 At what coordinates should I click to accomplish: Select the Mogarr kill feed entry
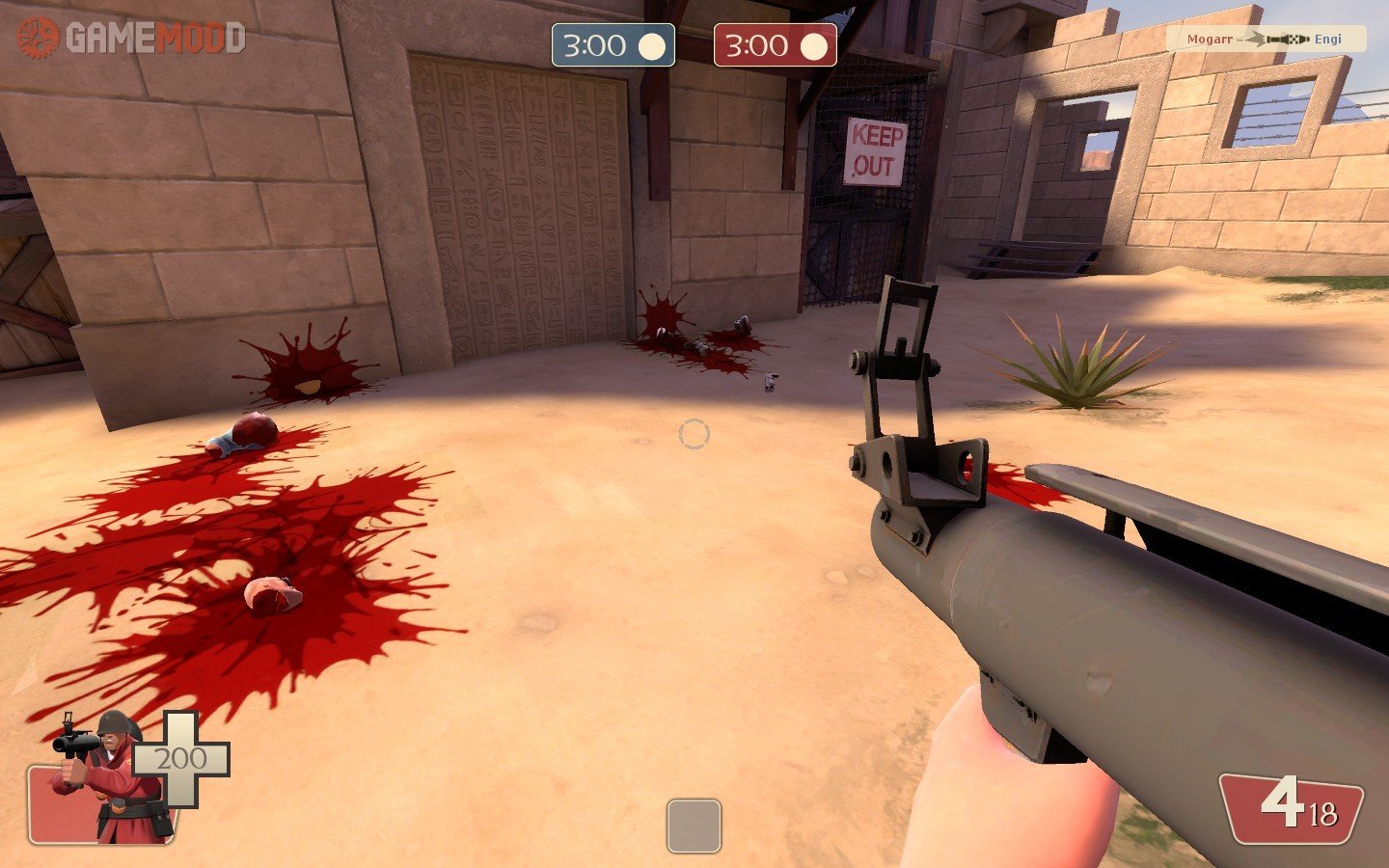(x=1265, y=39)
